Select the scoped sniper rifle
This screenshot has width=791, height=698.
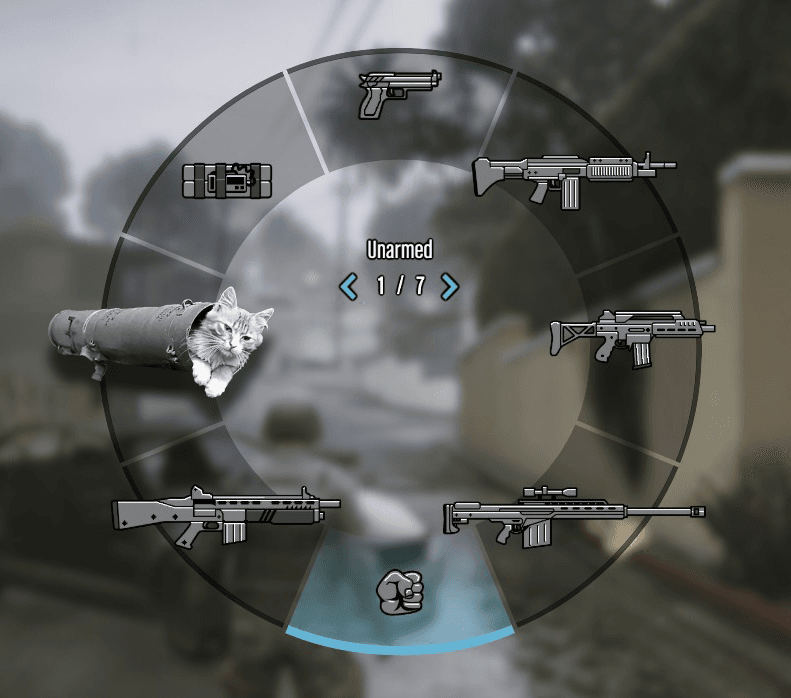(573, 513)
